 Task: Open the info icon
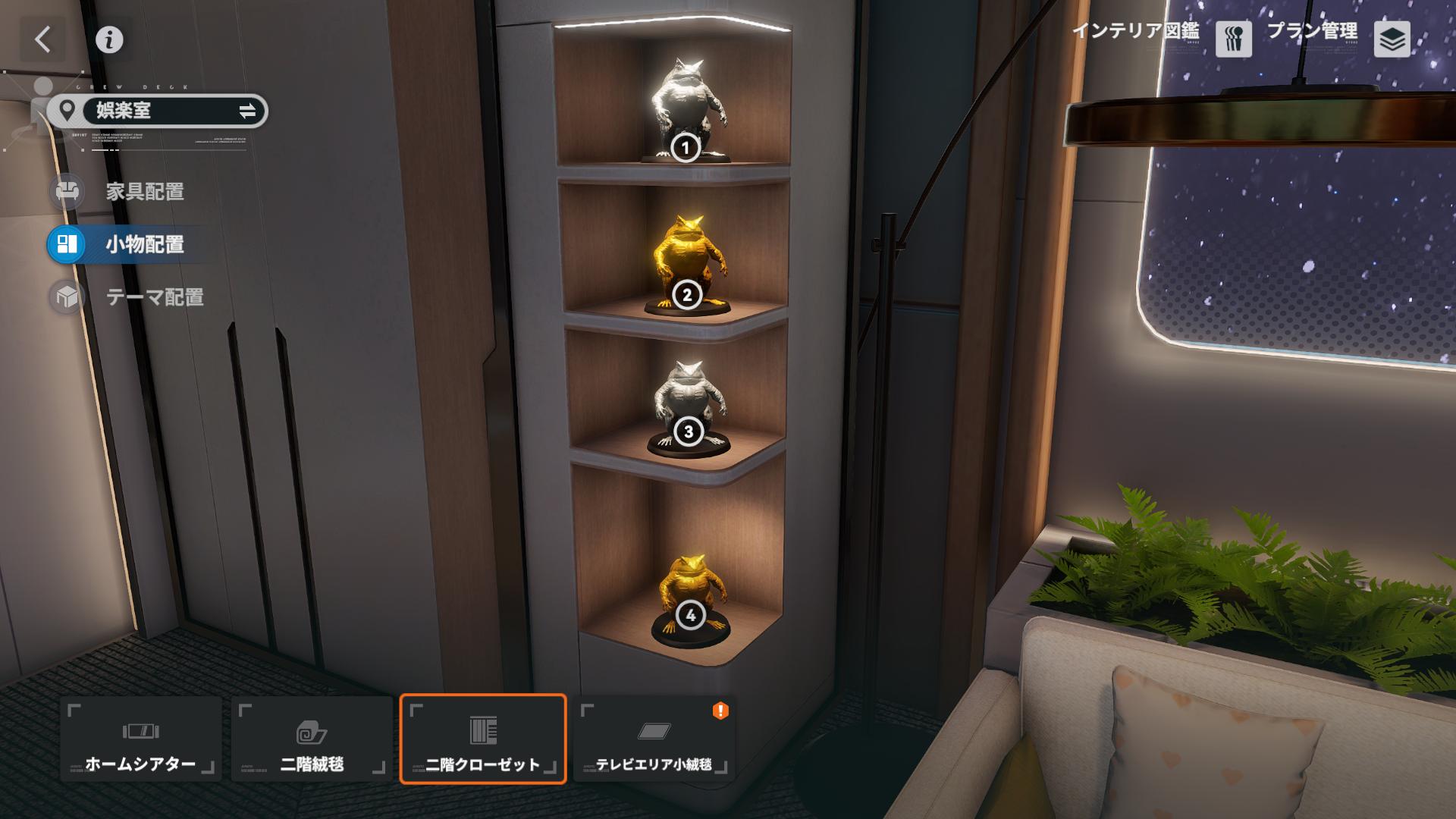tap(109, 39)
